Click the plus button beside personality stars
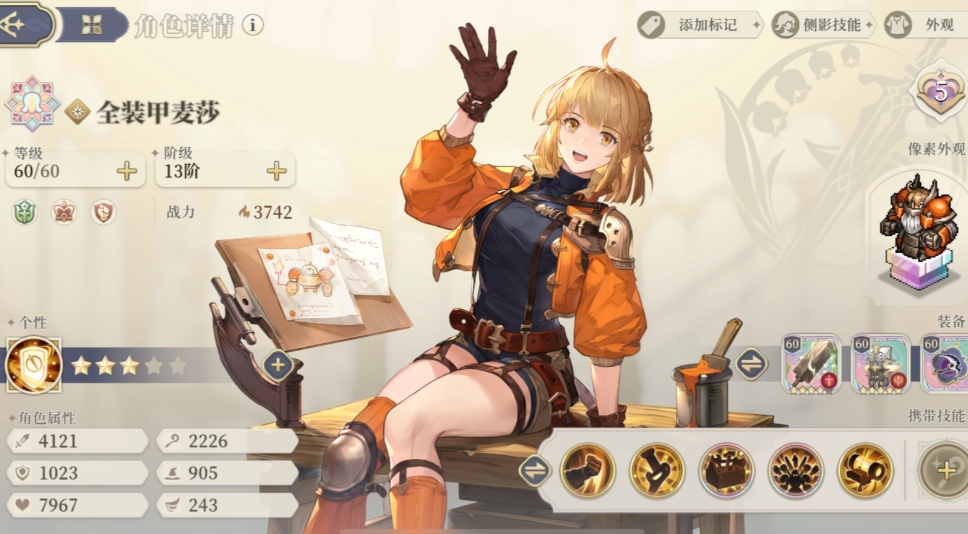 coord(279,365)
